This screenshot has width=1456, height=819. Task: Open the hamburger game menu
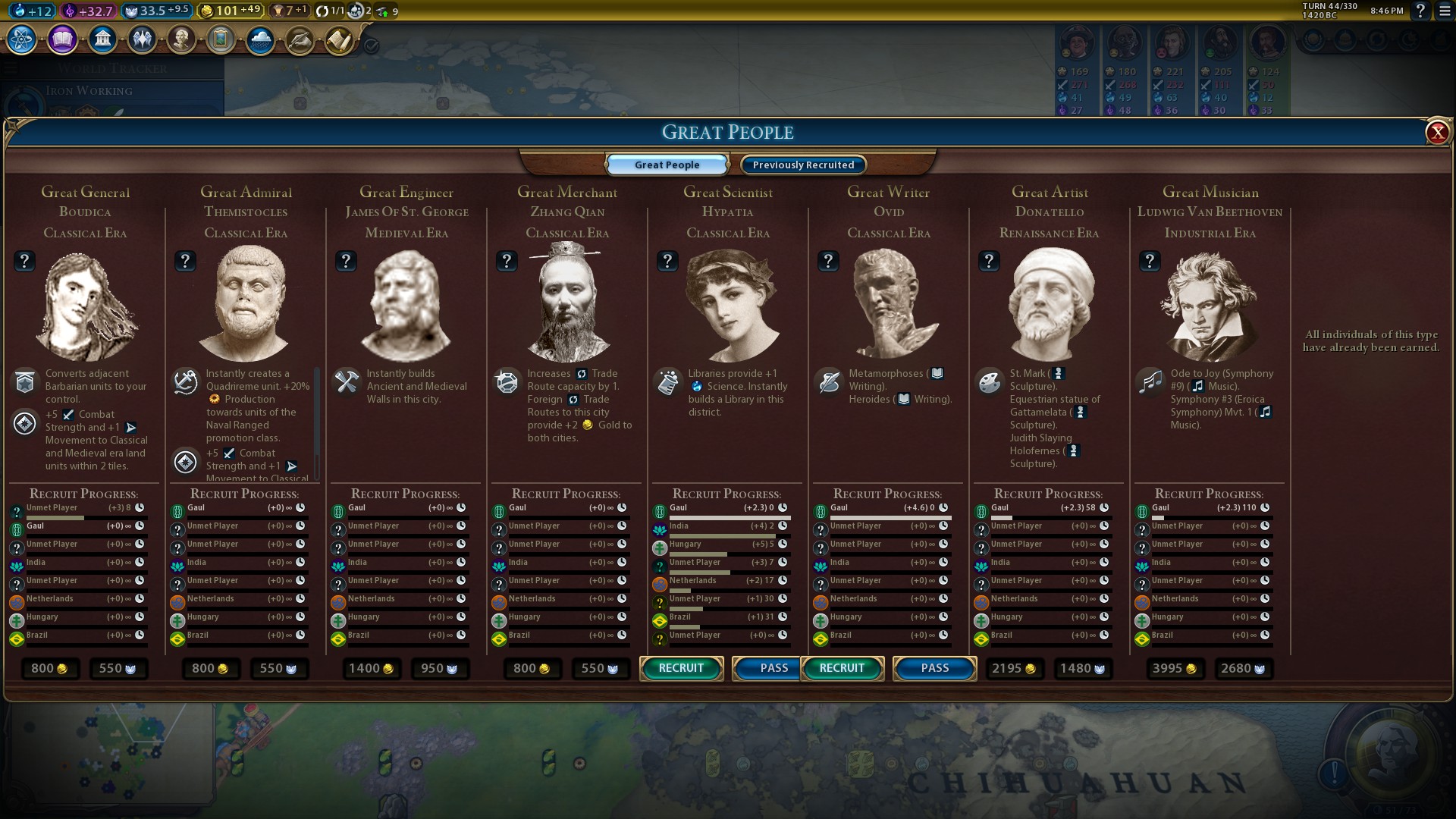coord(1445,11)
